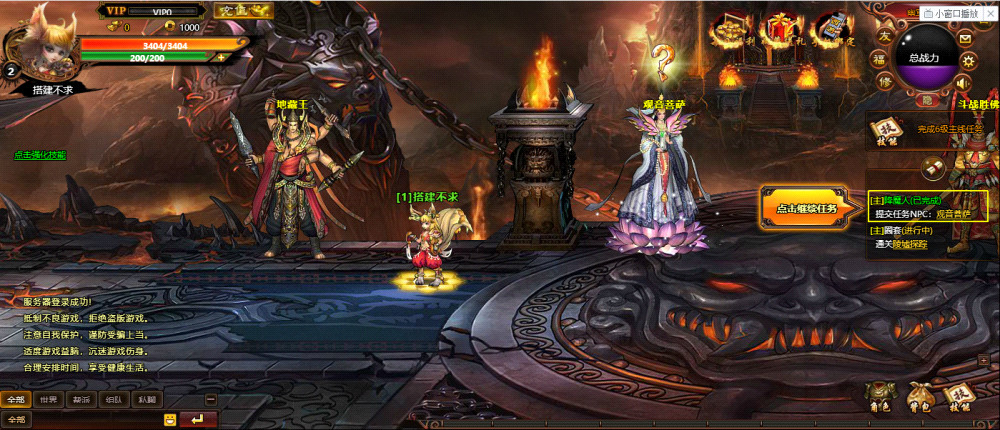Open the mail envelope icon

(x=965, y=38)
